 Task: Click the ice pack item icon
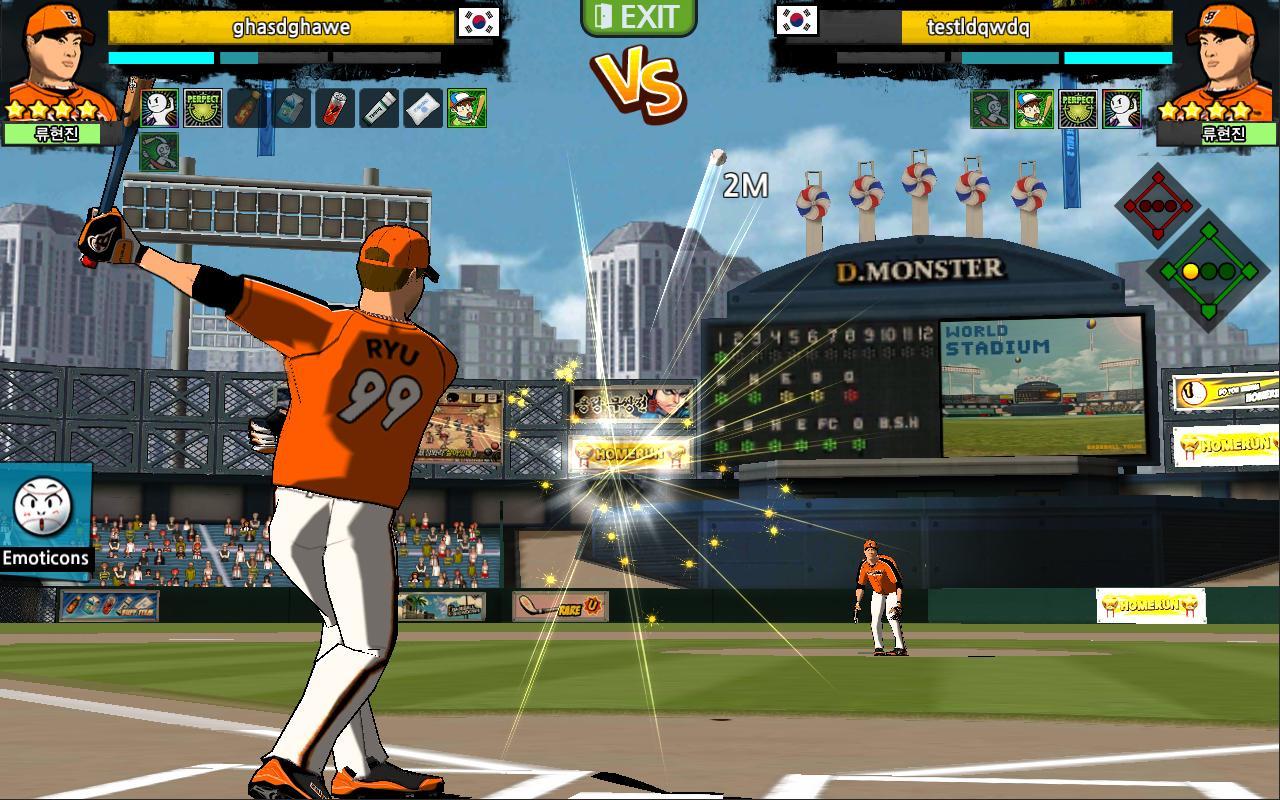(x=420, y=108)
